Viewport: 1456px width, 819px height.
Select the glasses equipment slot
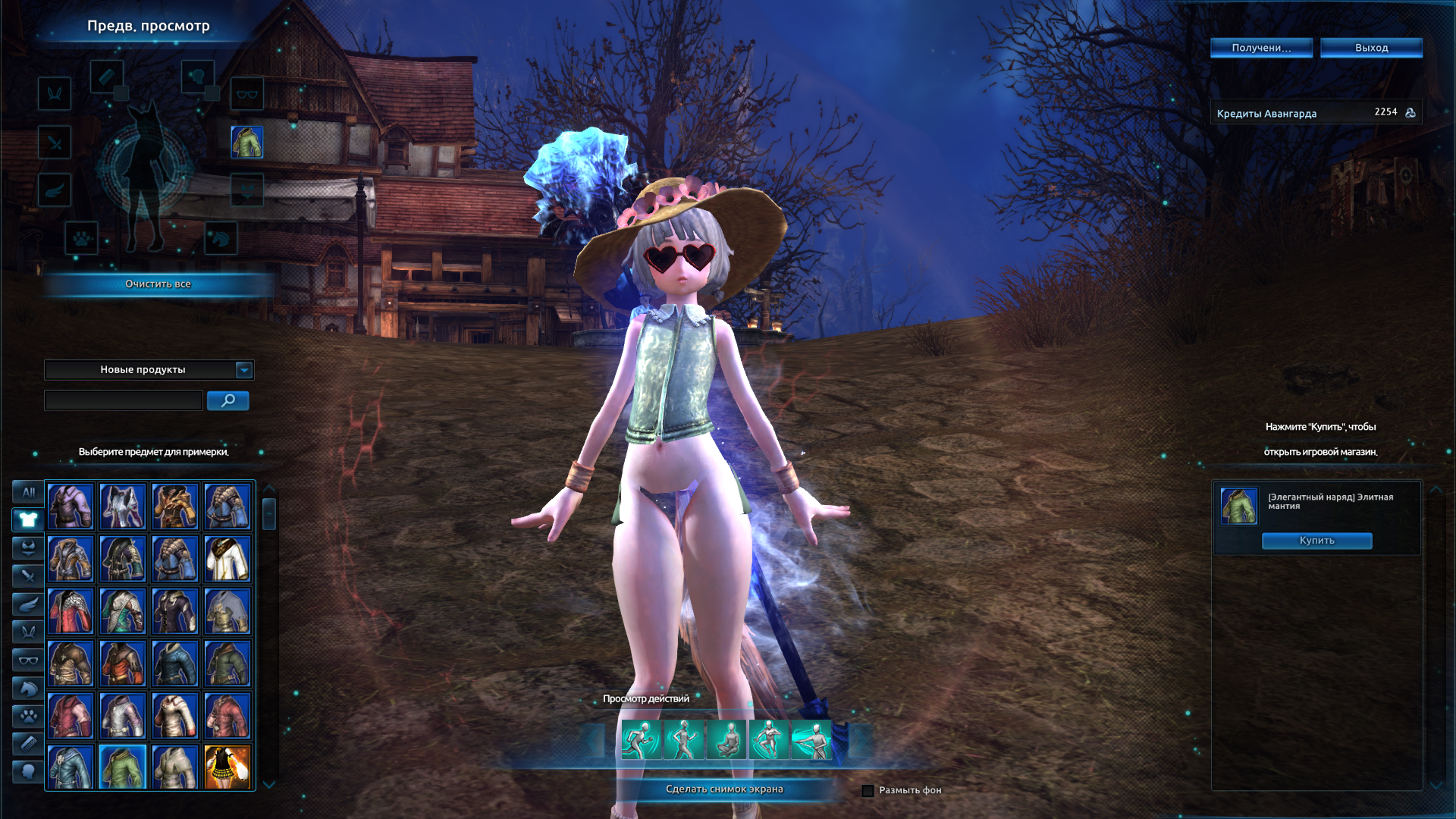[x=247, y=94]
